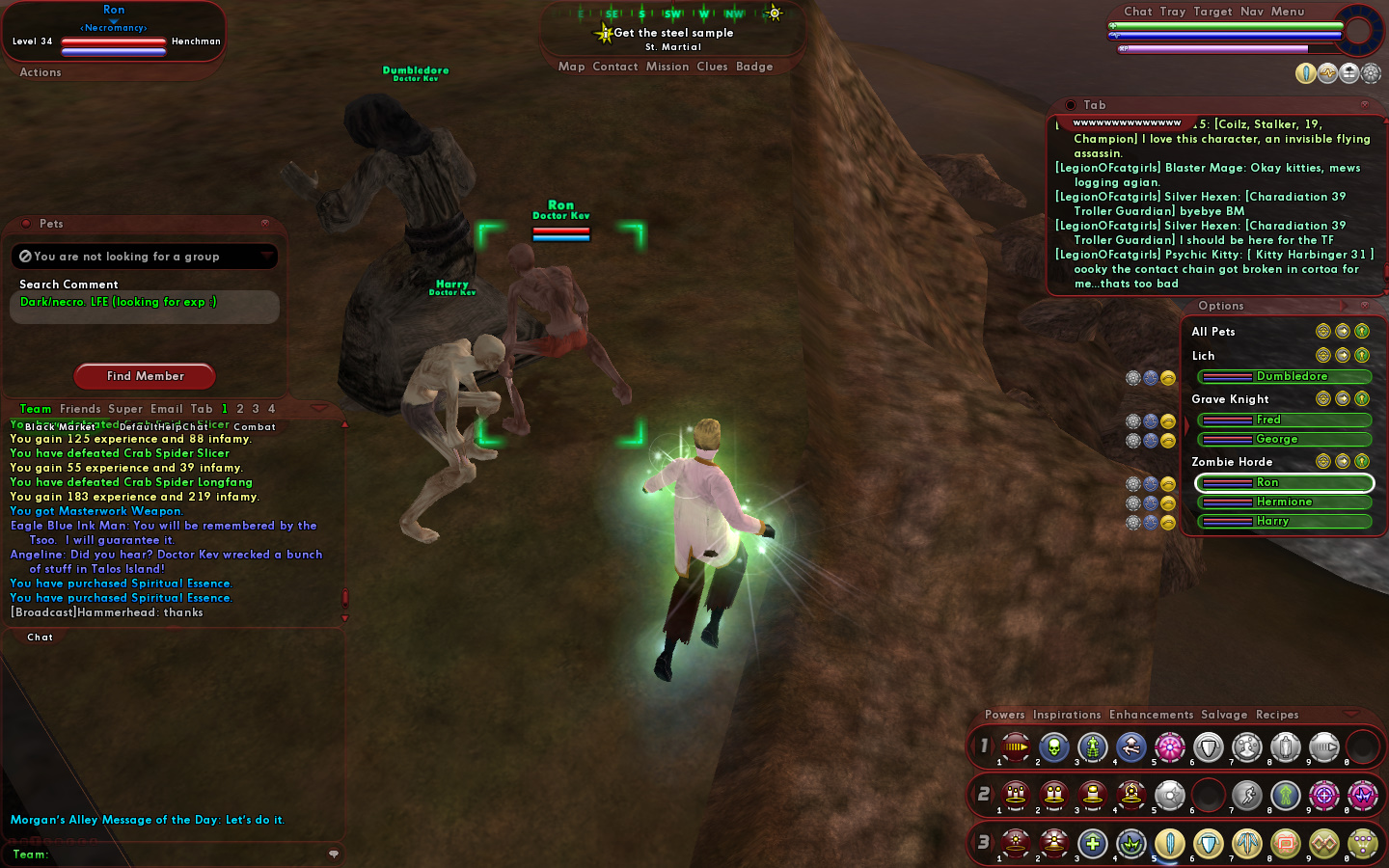
Task: Open the Email tab
Action: tap(166, 409)
